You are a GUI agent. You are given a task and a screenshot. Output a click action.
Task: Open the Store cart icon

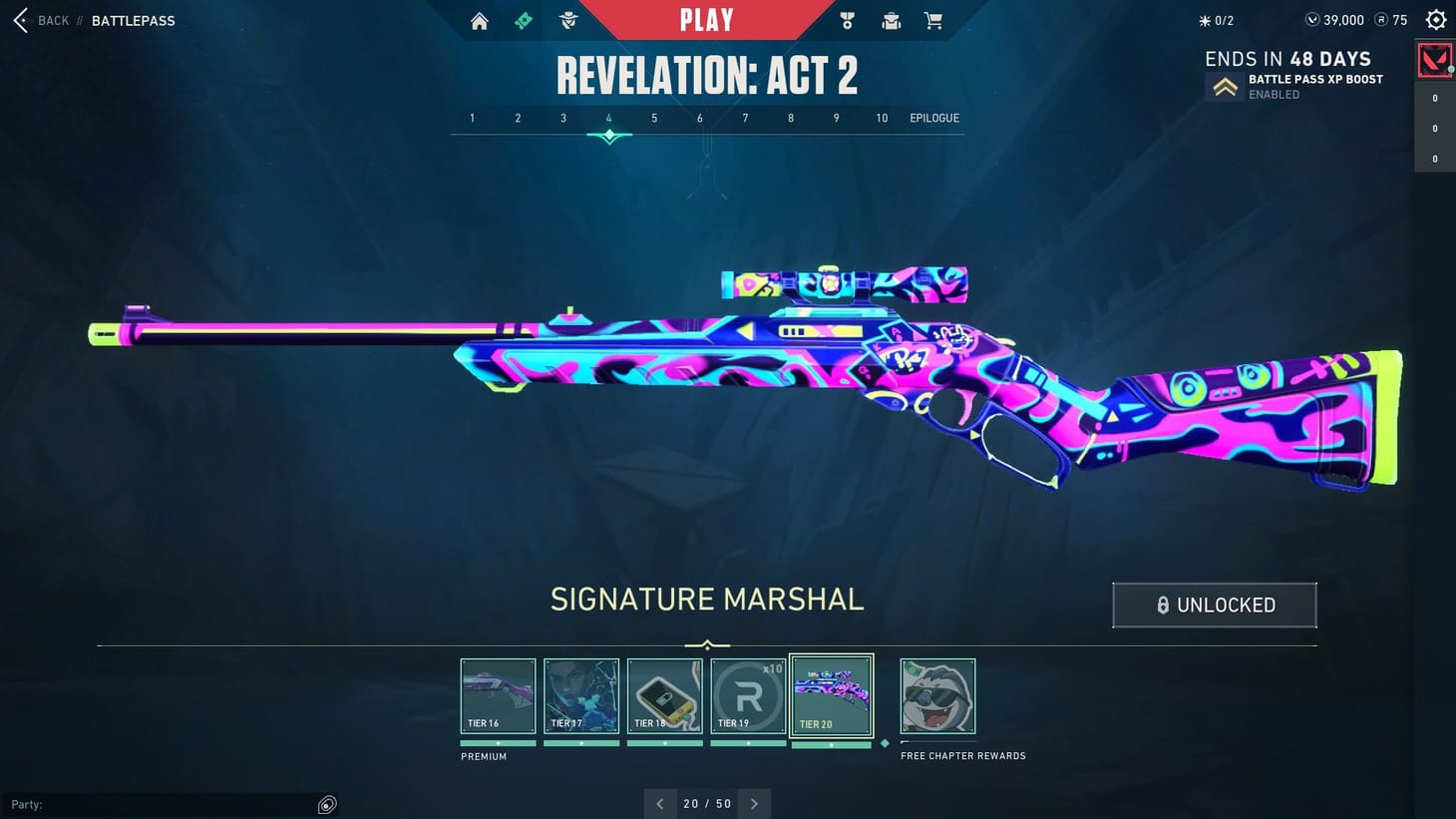933,20
